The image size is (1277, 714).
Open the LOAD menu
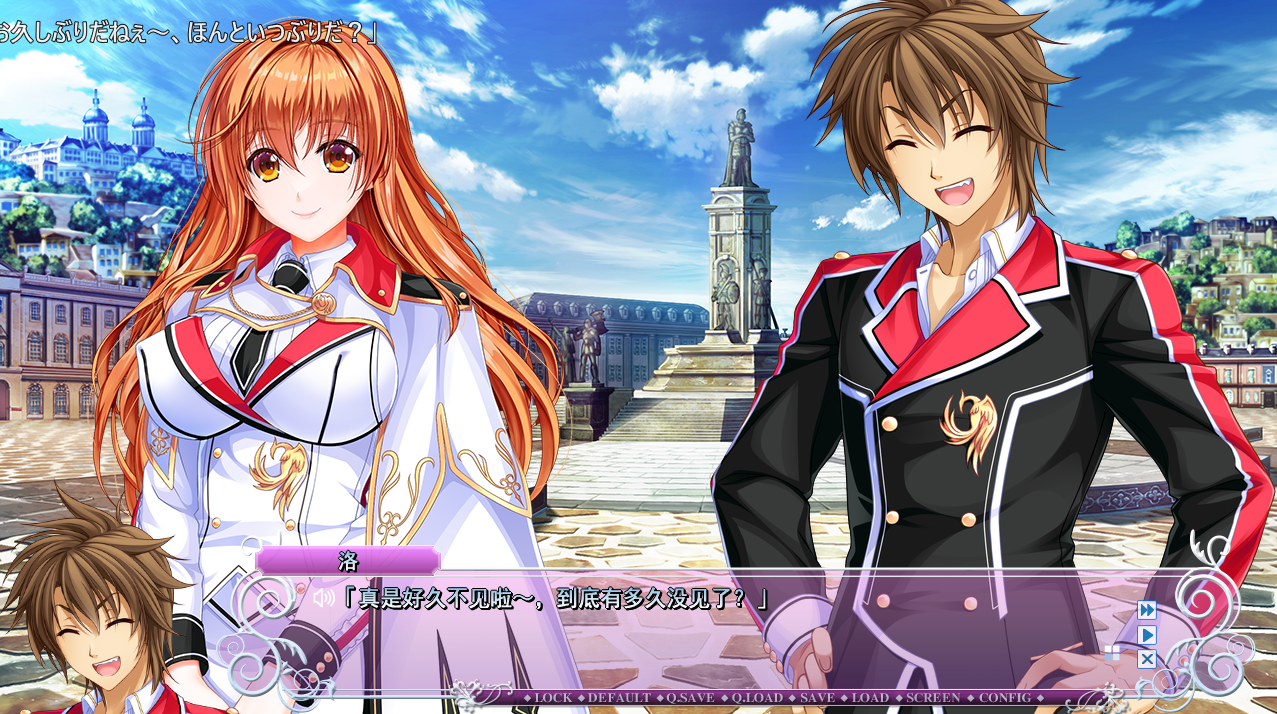tap(870, 697)
